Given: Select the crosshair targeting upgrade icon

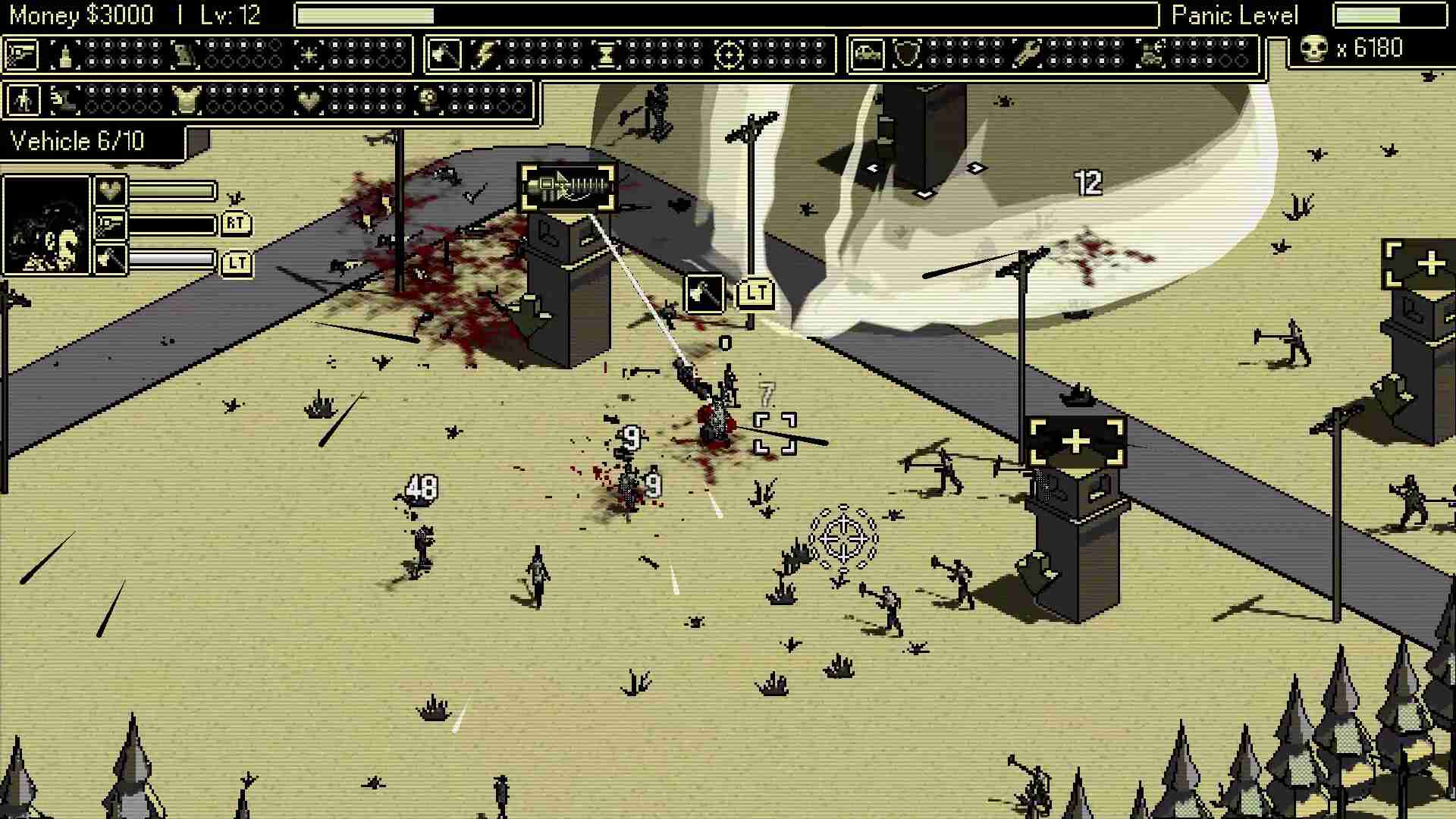Looking at the screenshot, I should (x=730, y=55).
